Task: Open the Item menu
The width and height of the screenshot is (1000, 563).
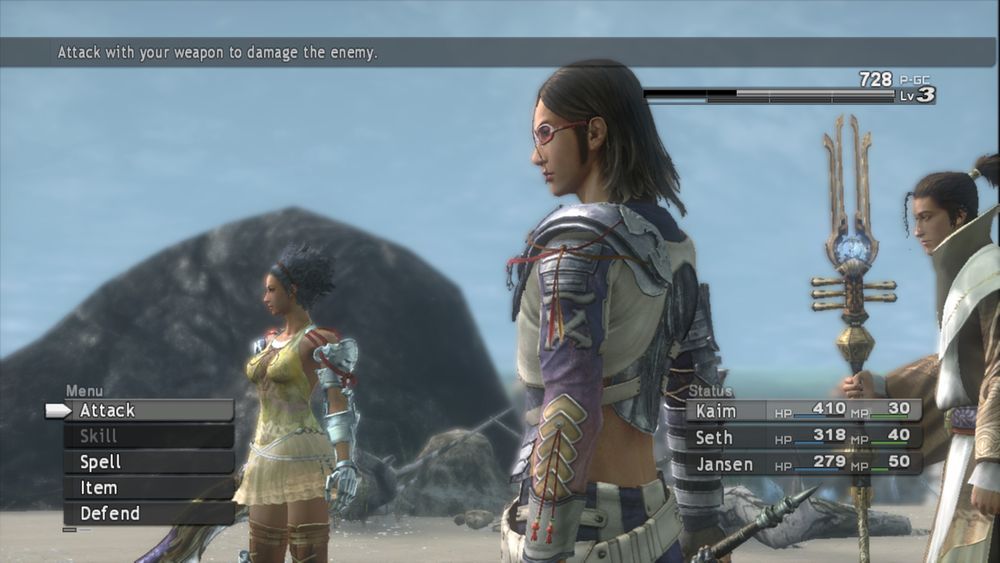Action: click(x=148, y=489)
